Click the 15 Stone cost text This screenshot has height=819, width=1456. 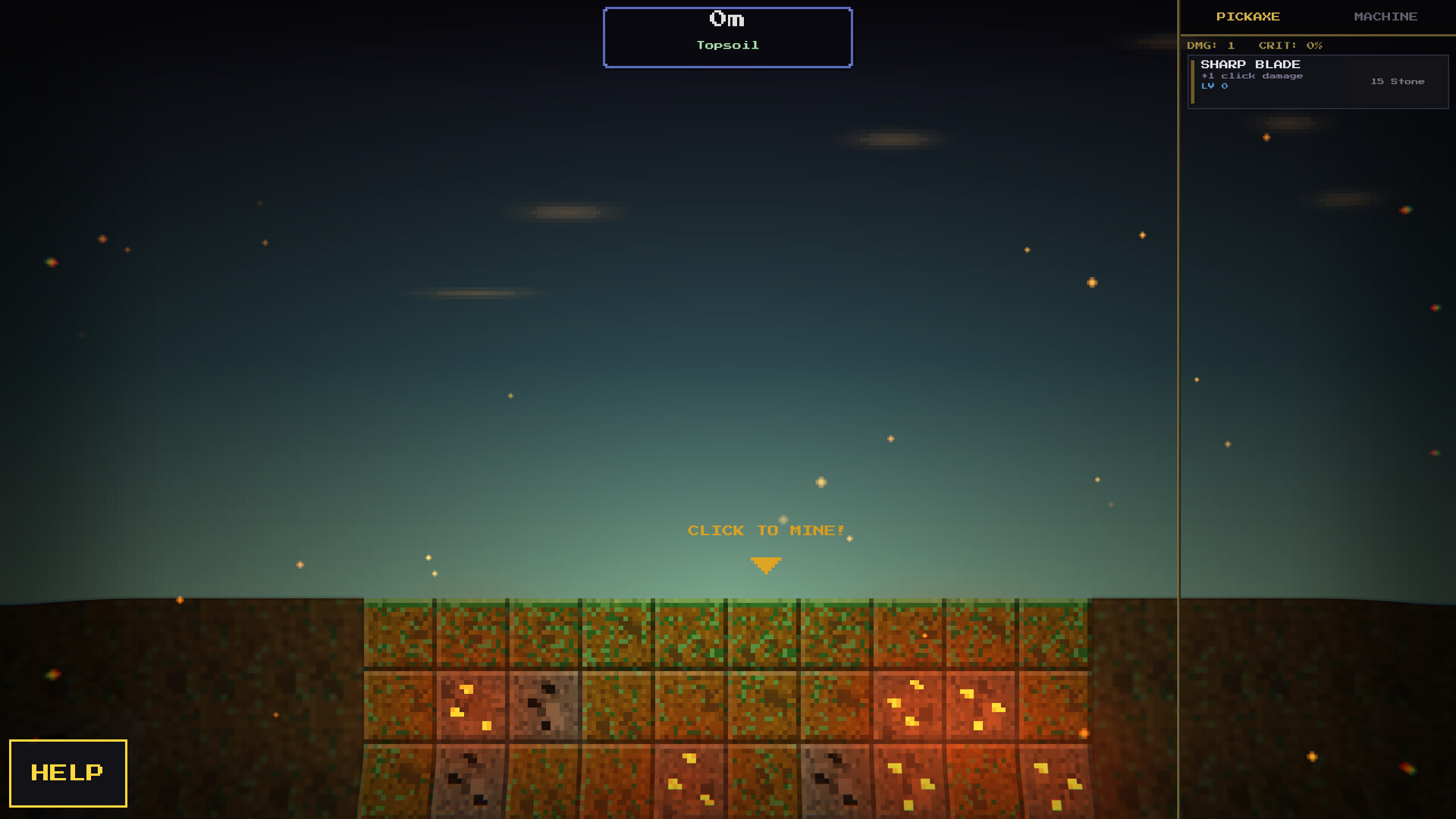tap(1398, 81)
